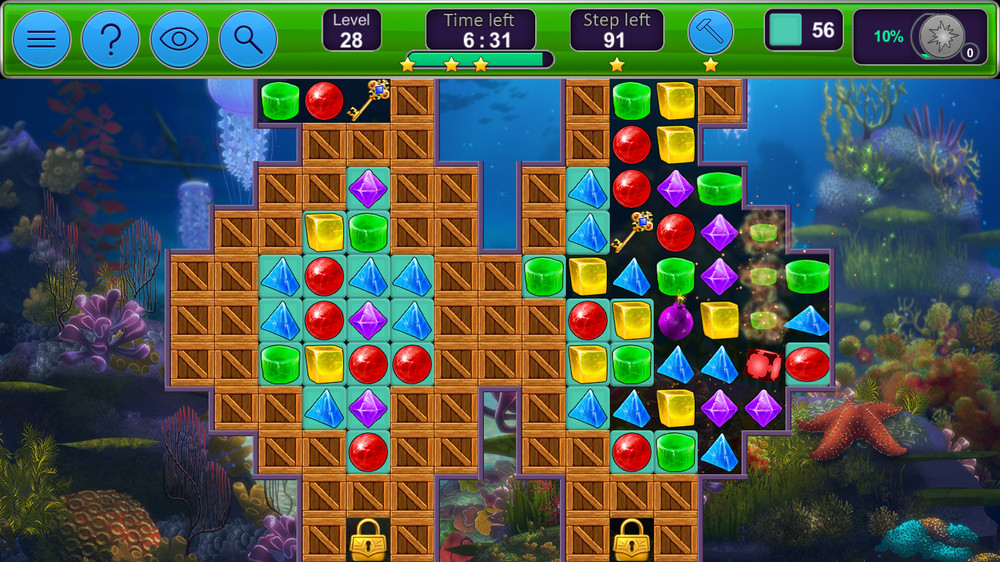This screenshot has width=1000, height=562.
Task: Open help with the question mark button
Action: click(x=110, y=40)
